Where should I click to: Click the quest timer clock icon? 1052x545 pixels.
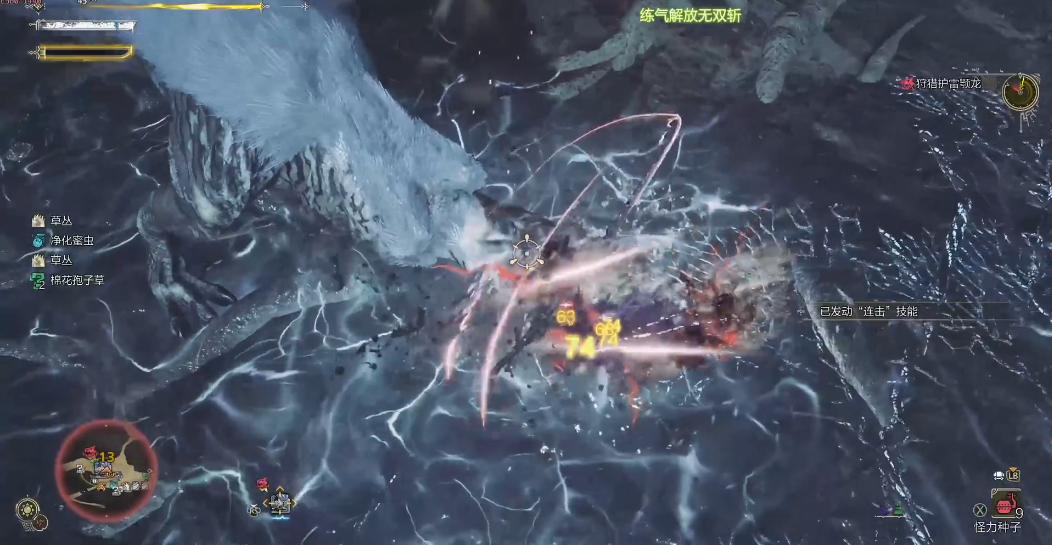(1020, 92)
